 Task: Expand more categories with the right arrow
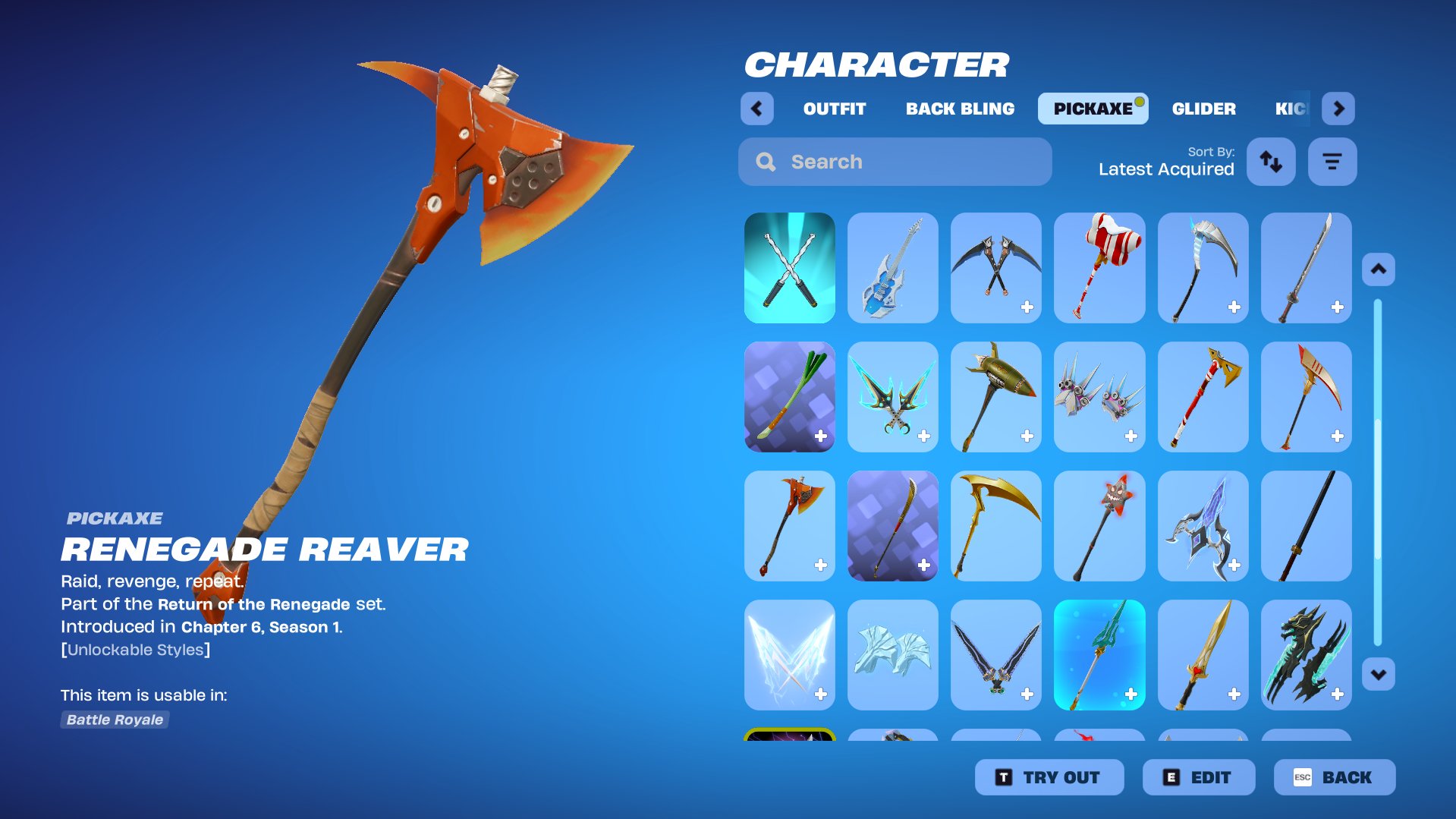click(1338, 108)
